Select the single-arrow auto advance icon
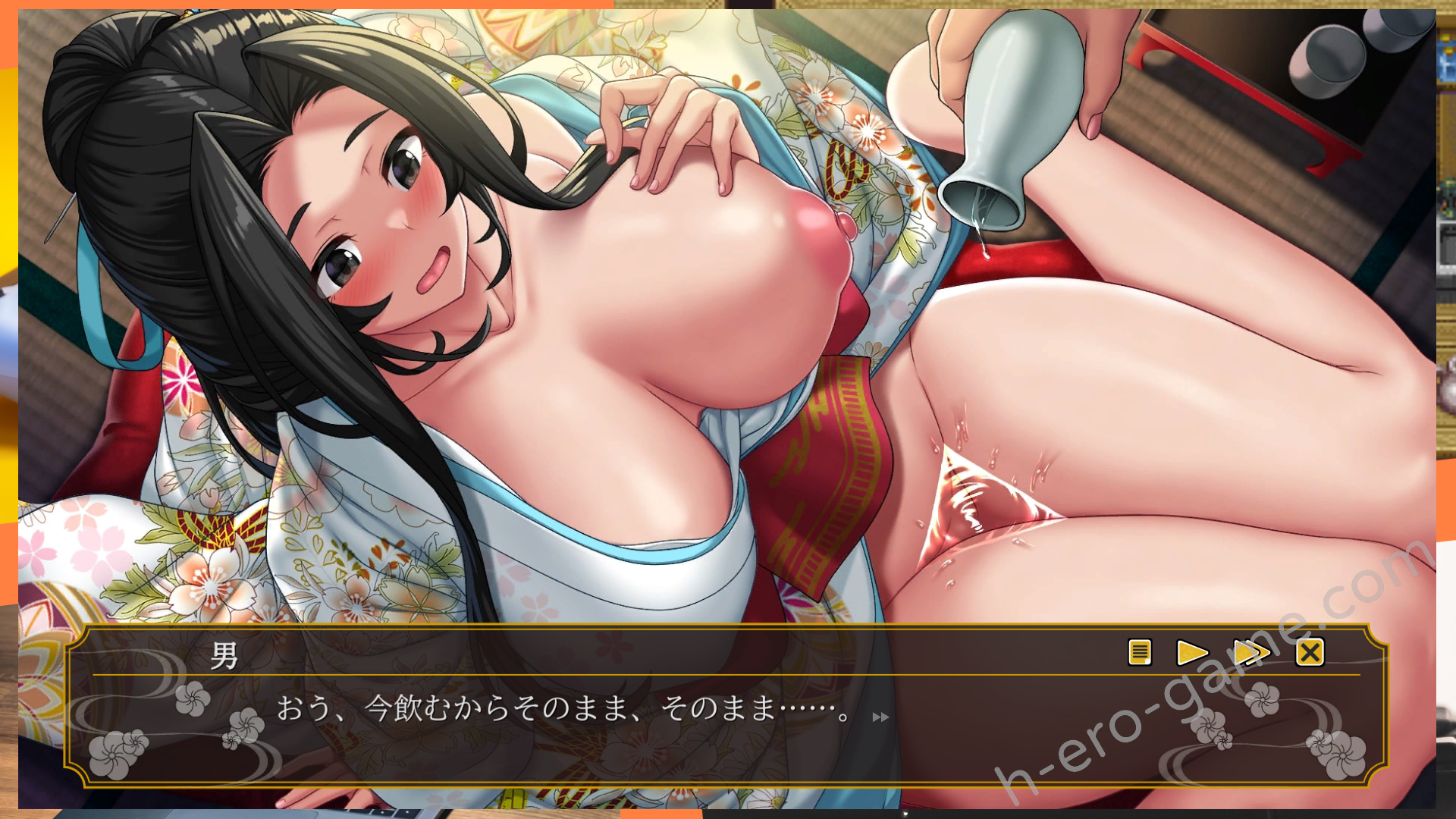This screenshot has width=1456, height=819. [1193, 653]
